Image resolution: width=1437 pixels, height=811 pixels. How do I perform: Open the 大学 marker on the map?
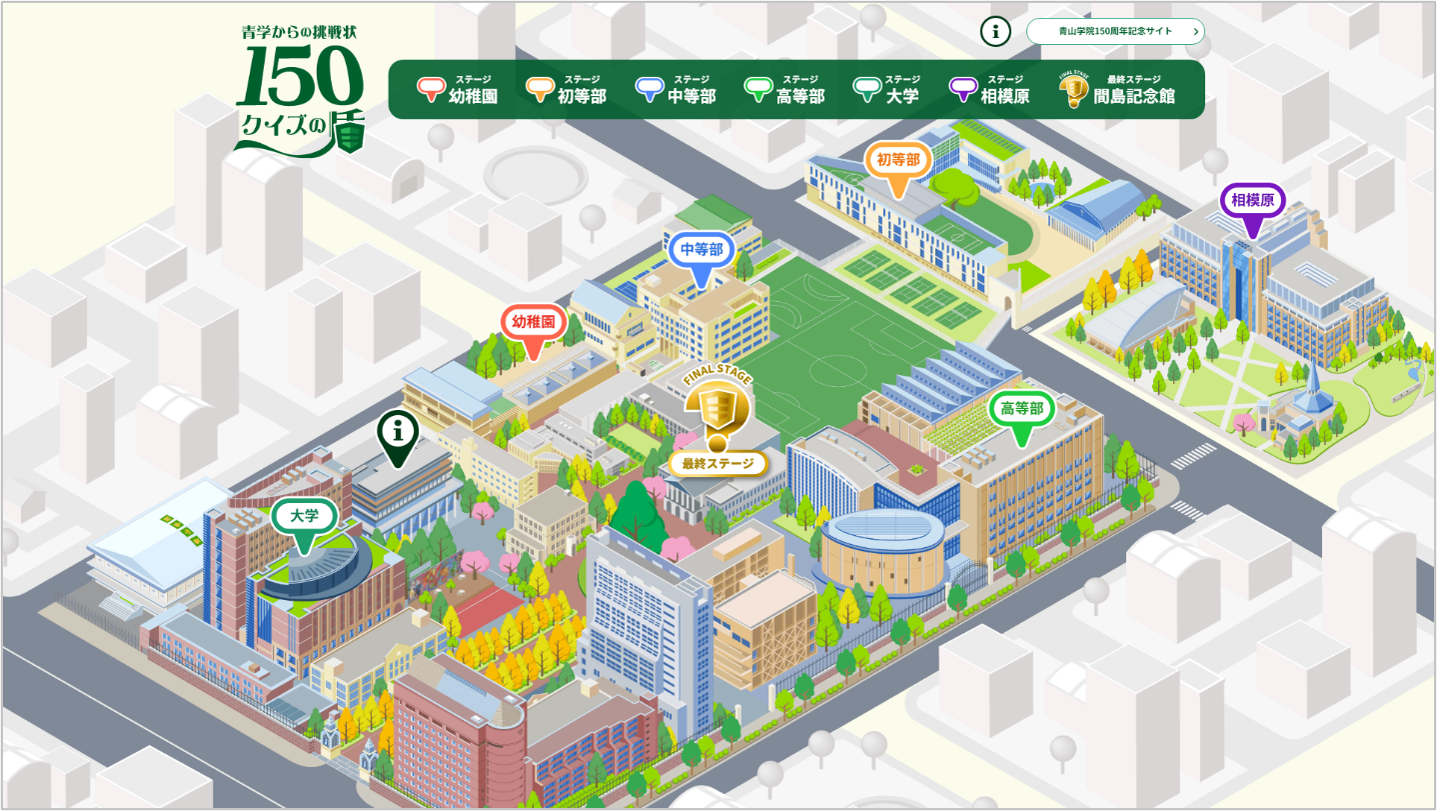coord(304,518)
